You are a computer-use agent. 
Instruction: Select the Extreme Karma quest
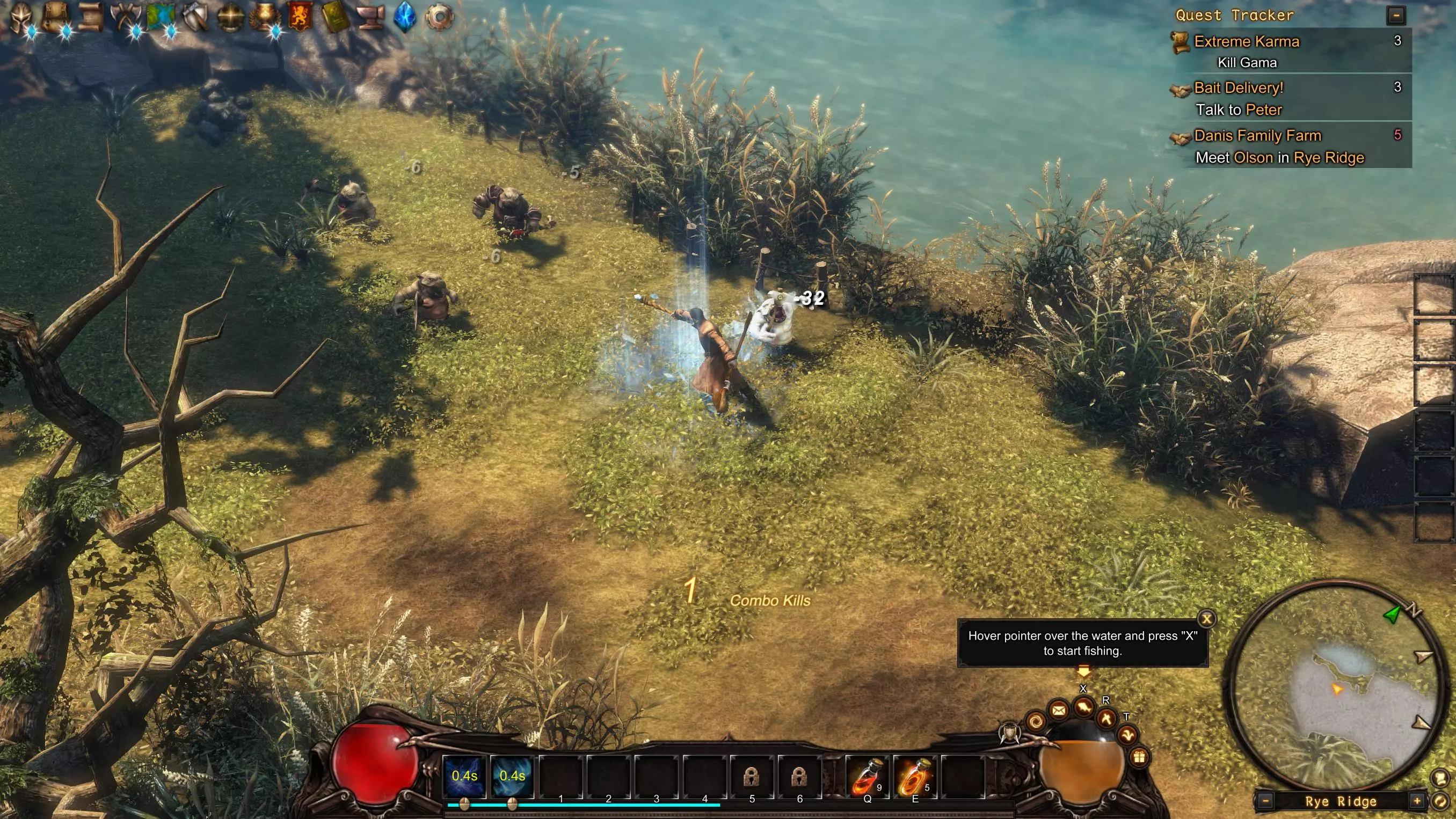pyautogui.click(x=1246, y=41)
